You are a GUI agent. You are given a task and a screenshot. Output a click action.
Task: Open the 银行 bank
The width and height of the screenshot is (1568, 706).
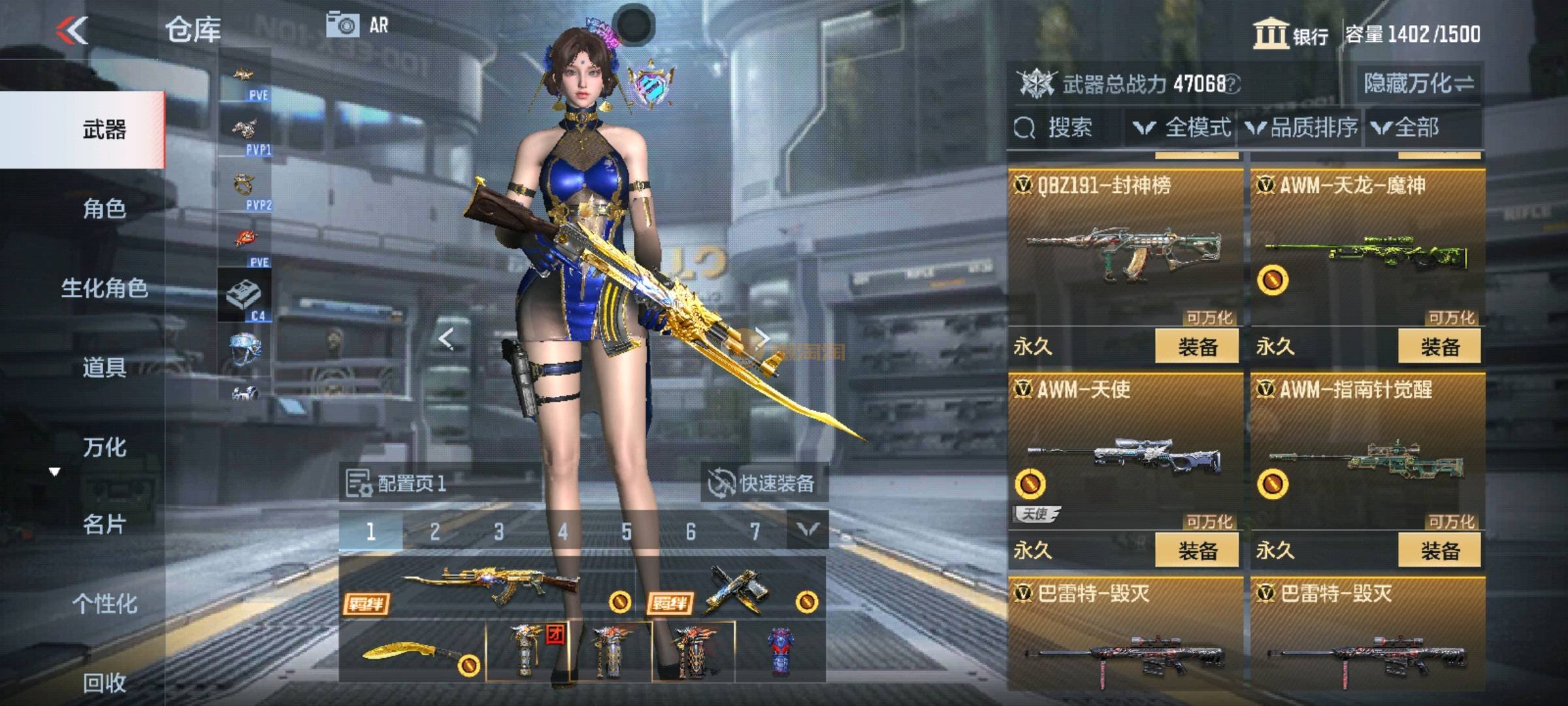[1290, 34]
